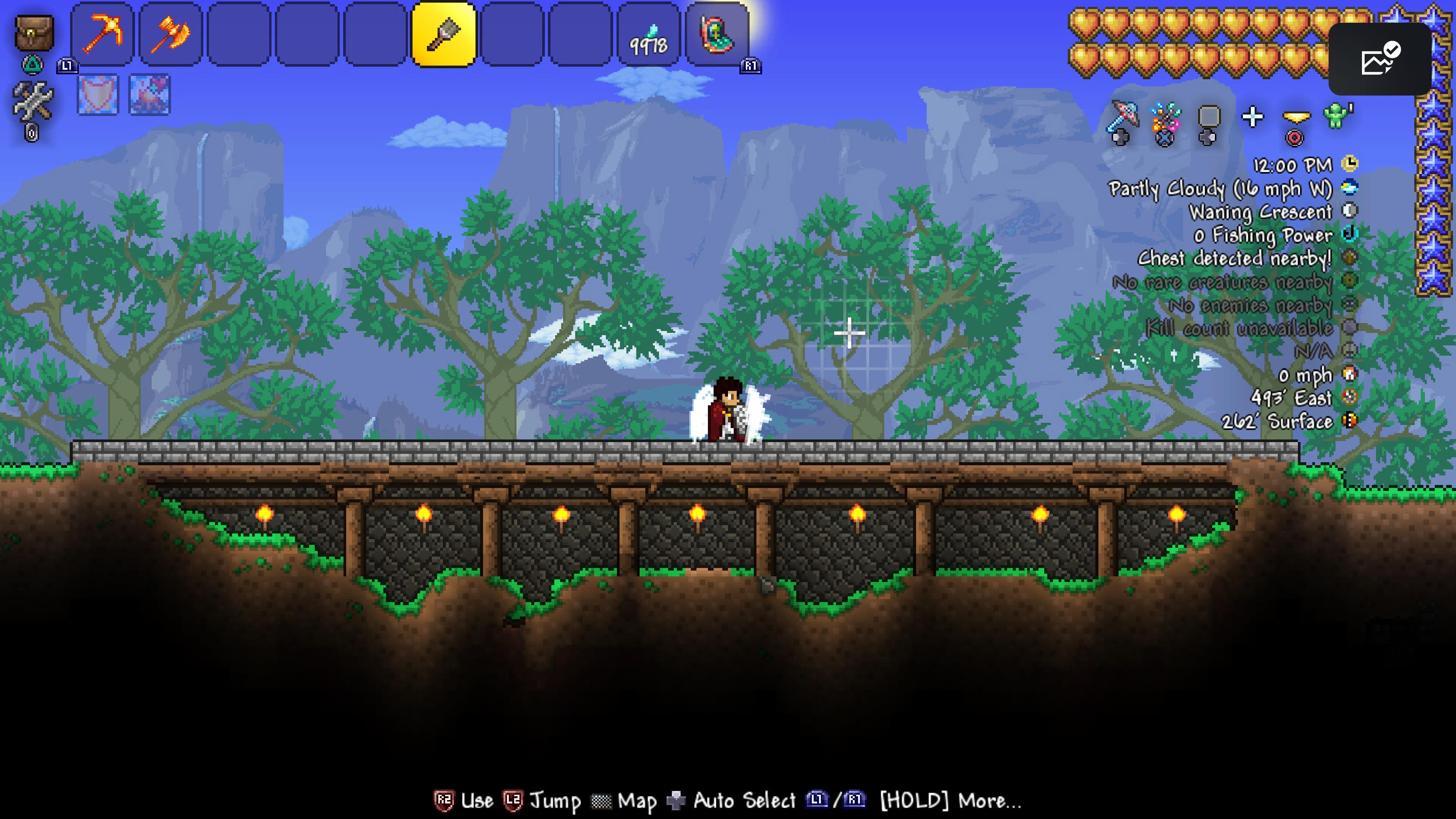Toggle the clock time info icon
This screenshot has height=819, width=1456.
[1350, 164]
